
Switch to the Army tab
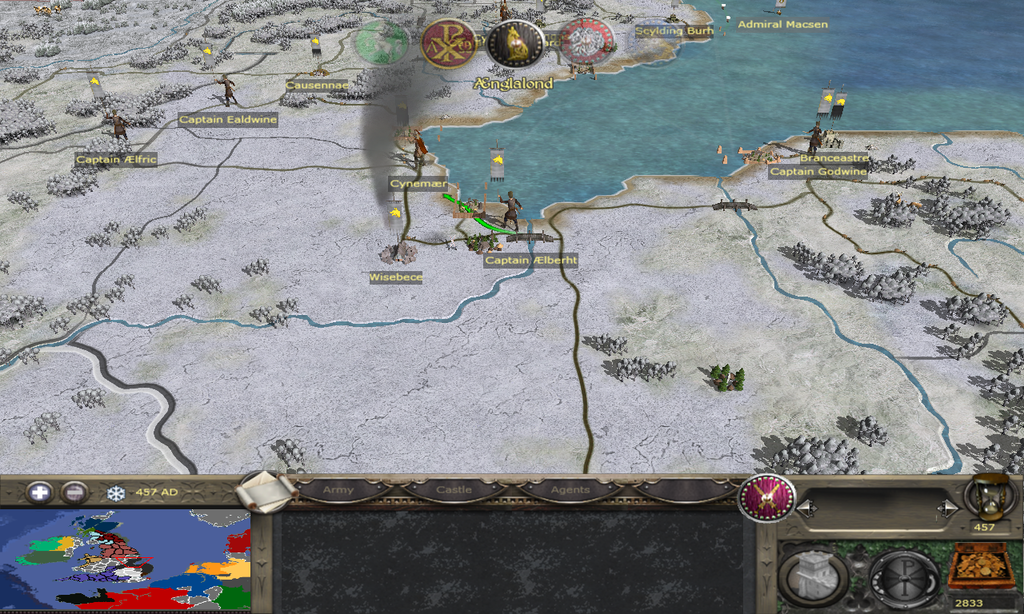click(x=339, y=490)
